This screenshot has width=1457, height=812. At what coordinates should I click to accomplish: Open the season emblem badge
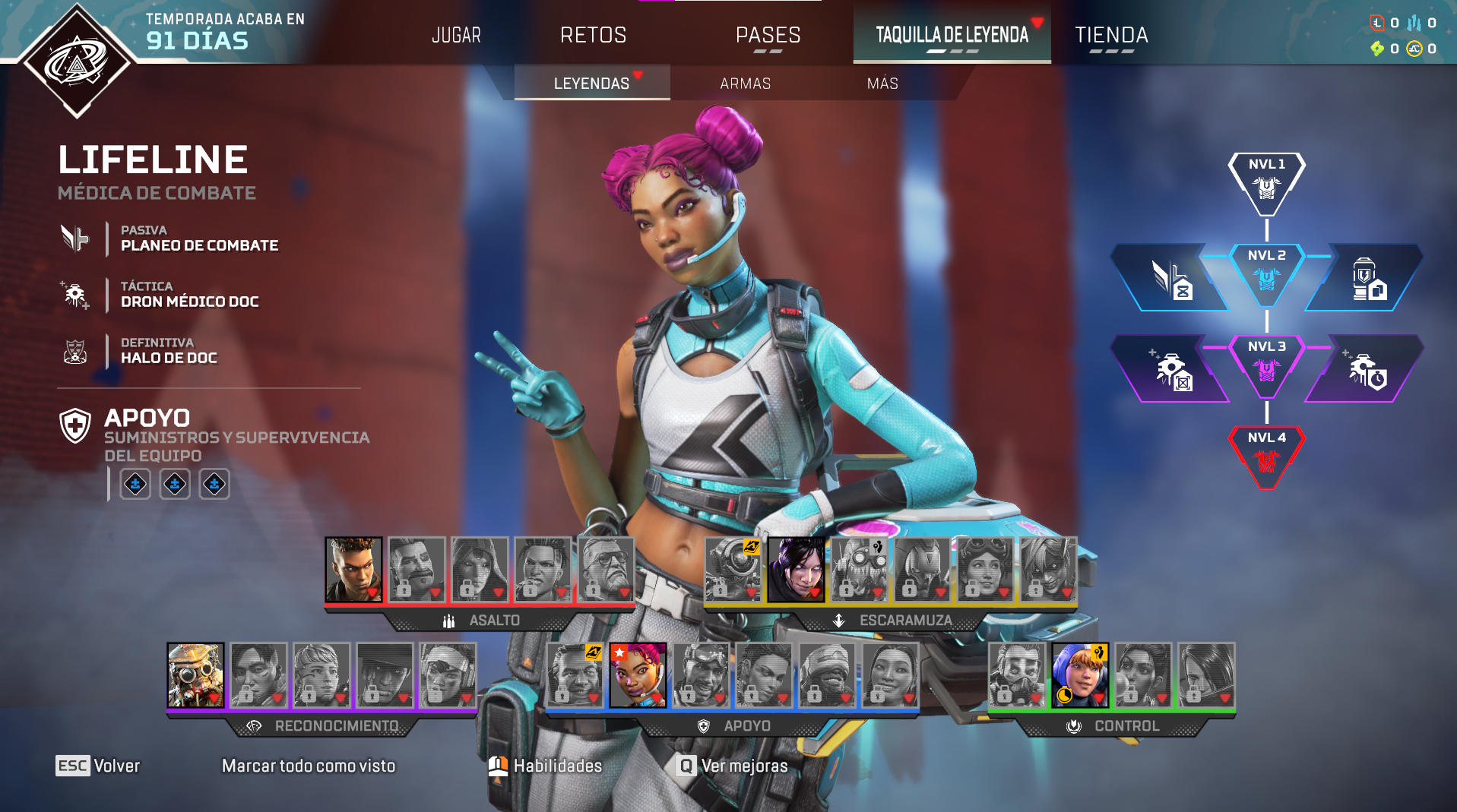[76, 61]
